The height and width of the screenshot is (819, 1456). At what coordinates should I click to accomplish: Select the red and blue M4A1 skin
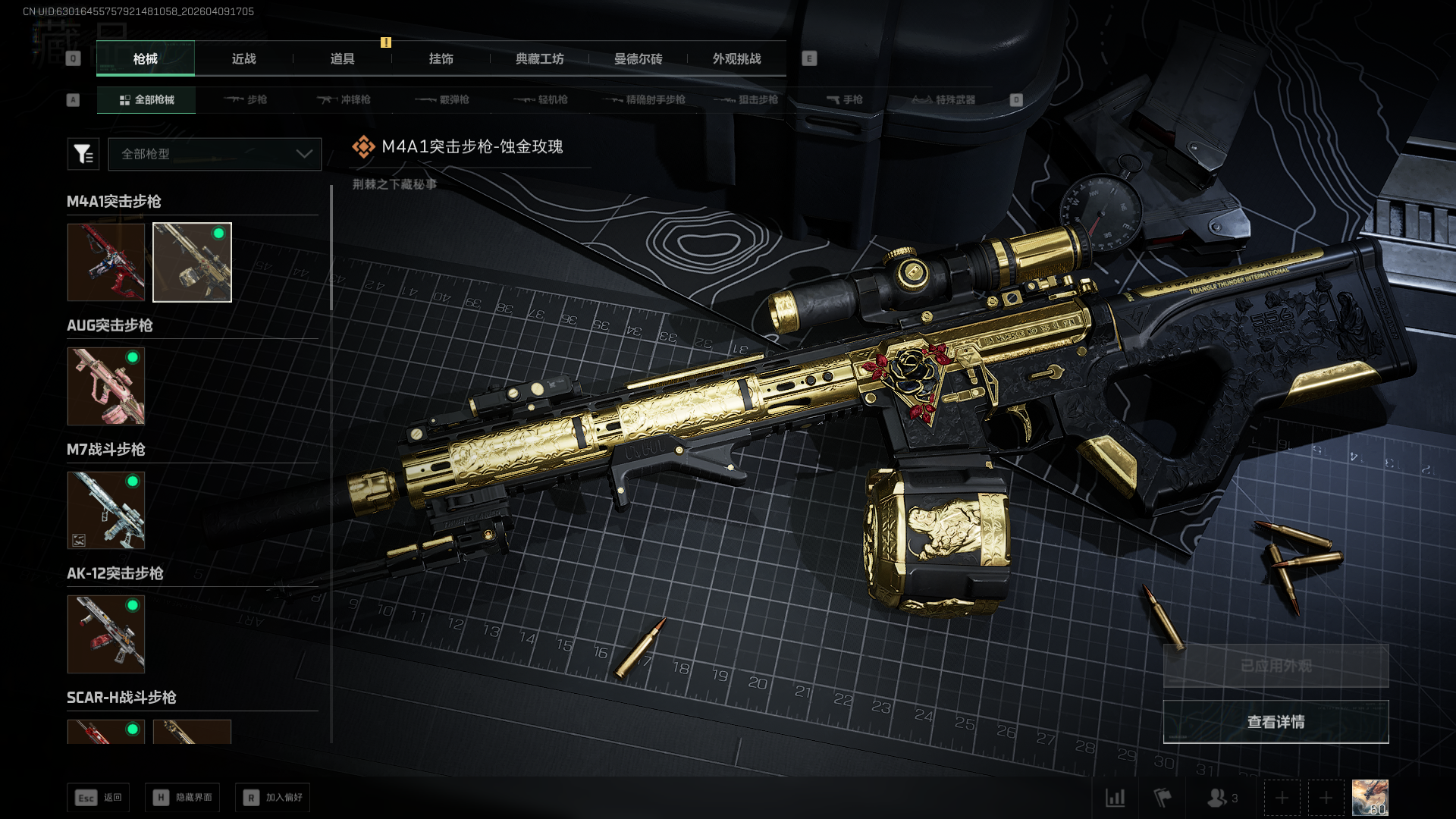106,262
